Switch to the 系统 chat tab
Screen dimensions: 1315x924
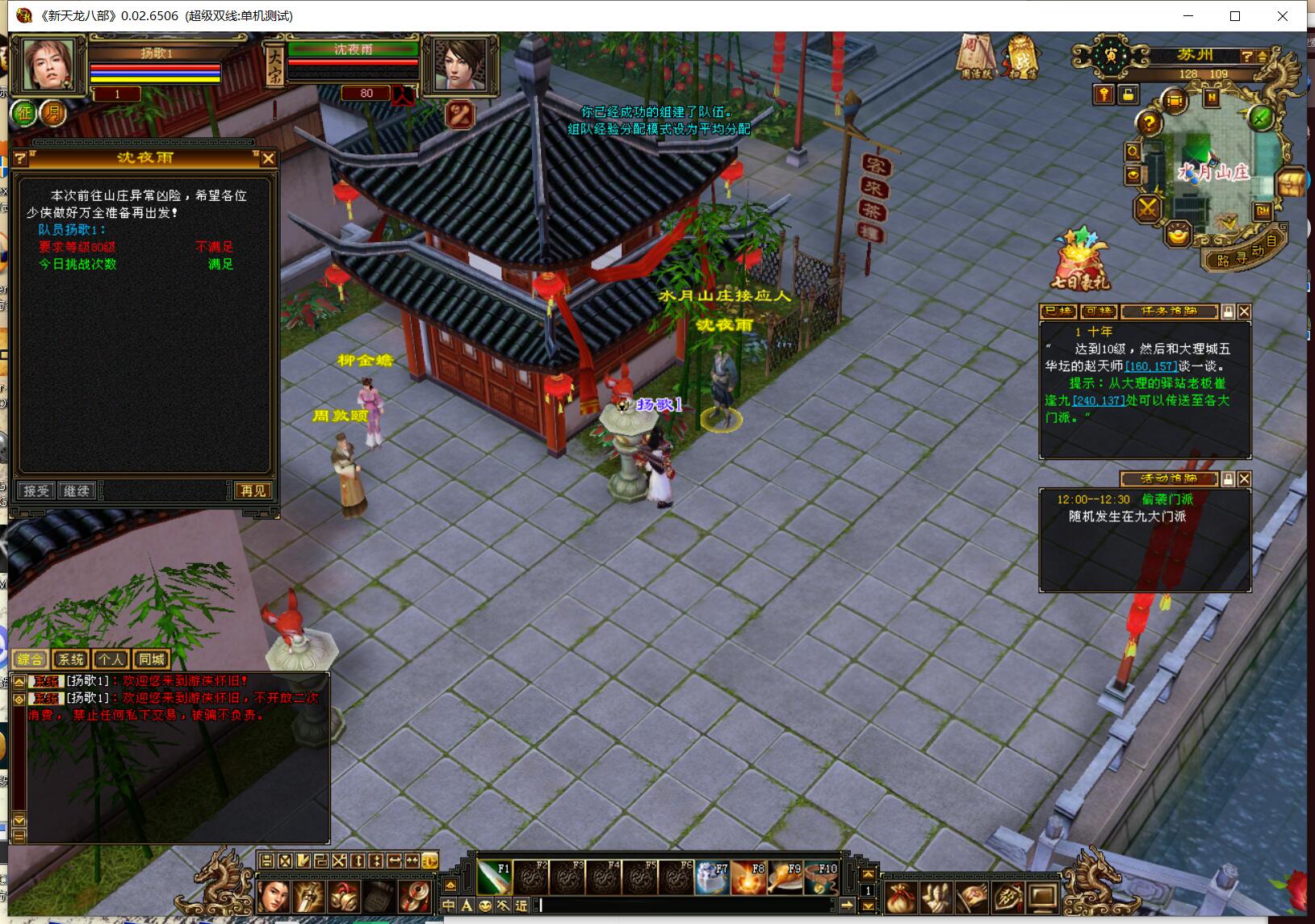(71, 659)
